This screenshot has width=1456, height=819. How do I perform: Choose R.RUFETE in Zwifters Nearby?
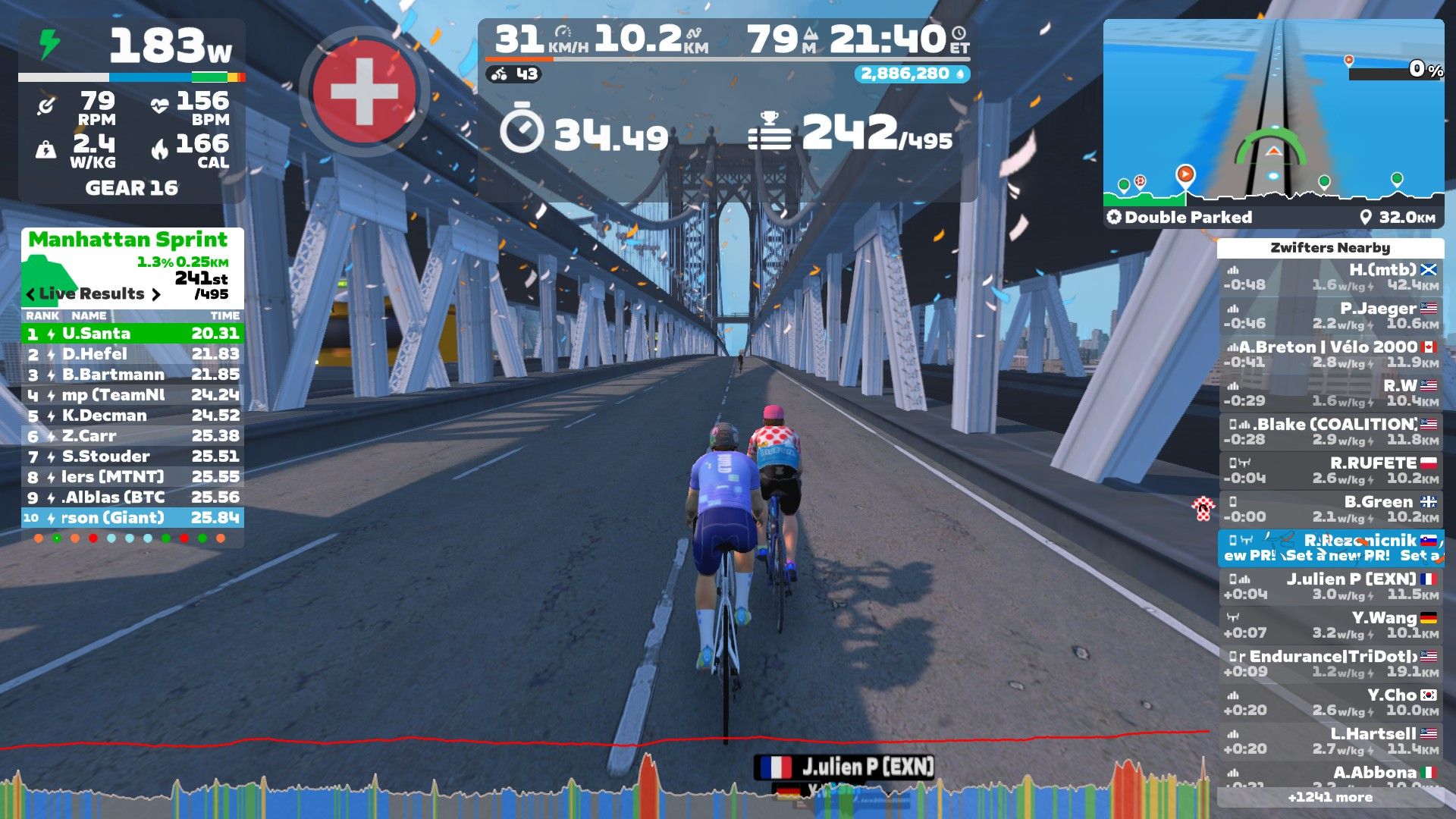(1331, 471)
